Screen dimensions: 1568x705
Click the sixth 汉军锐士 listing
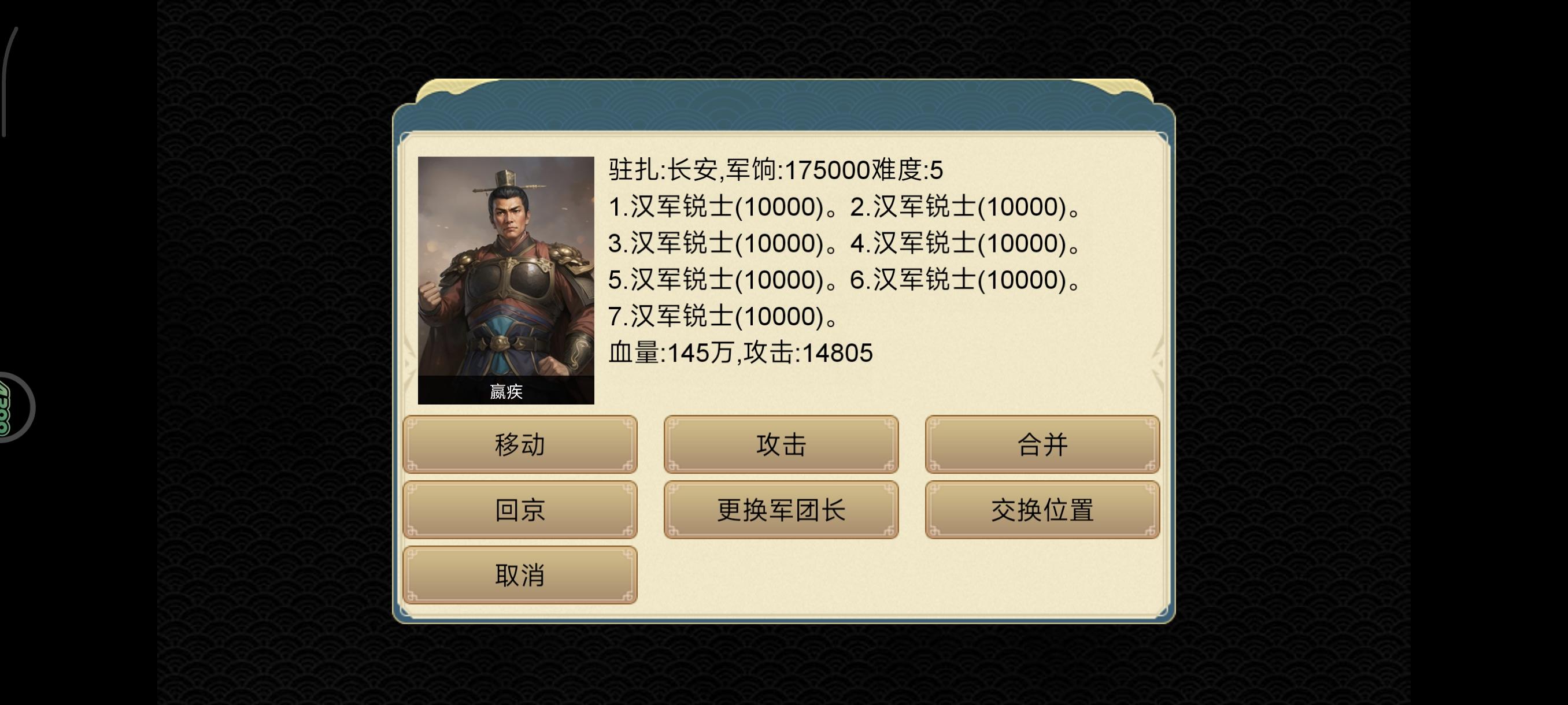tap(971, 280)
